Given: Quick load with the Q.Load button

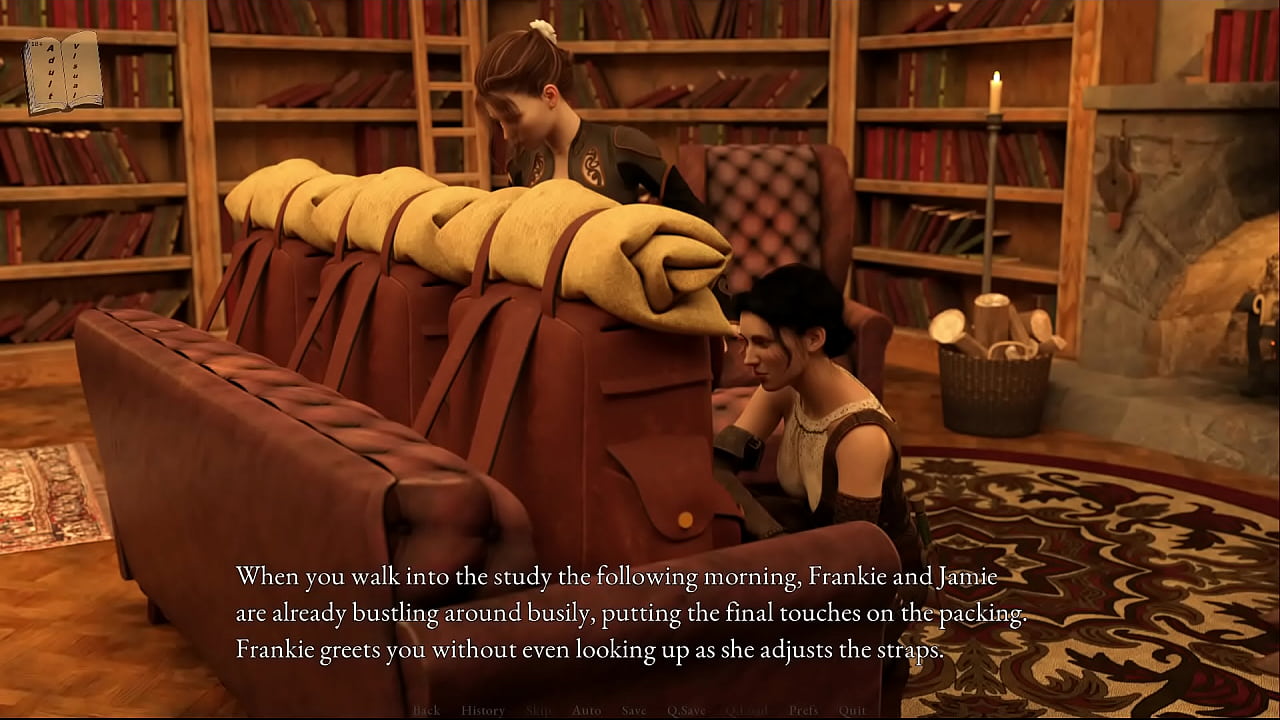Looking at the screenshot, I should click(x=745, y=711).
